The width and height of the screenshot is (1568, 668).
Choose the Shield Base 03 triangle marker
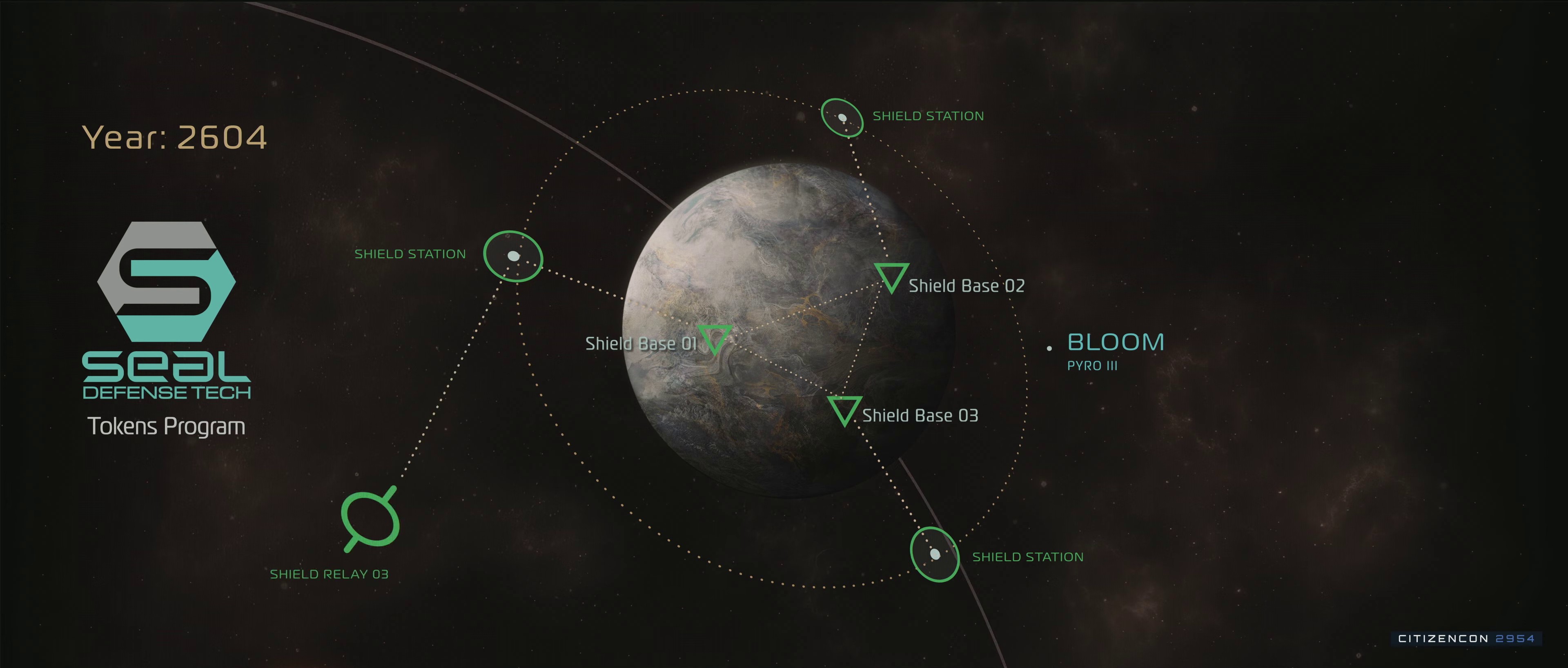coord(844,409)
